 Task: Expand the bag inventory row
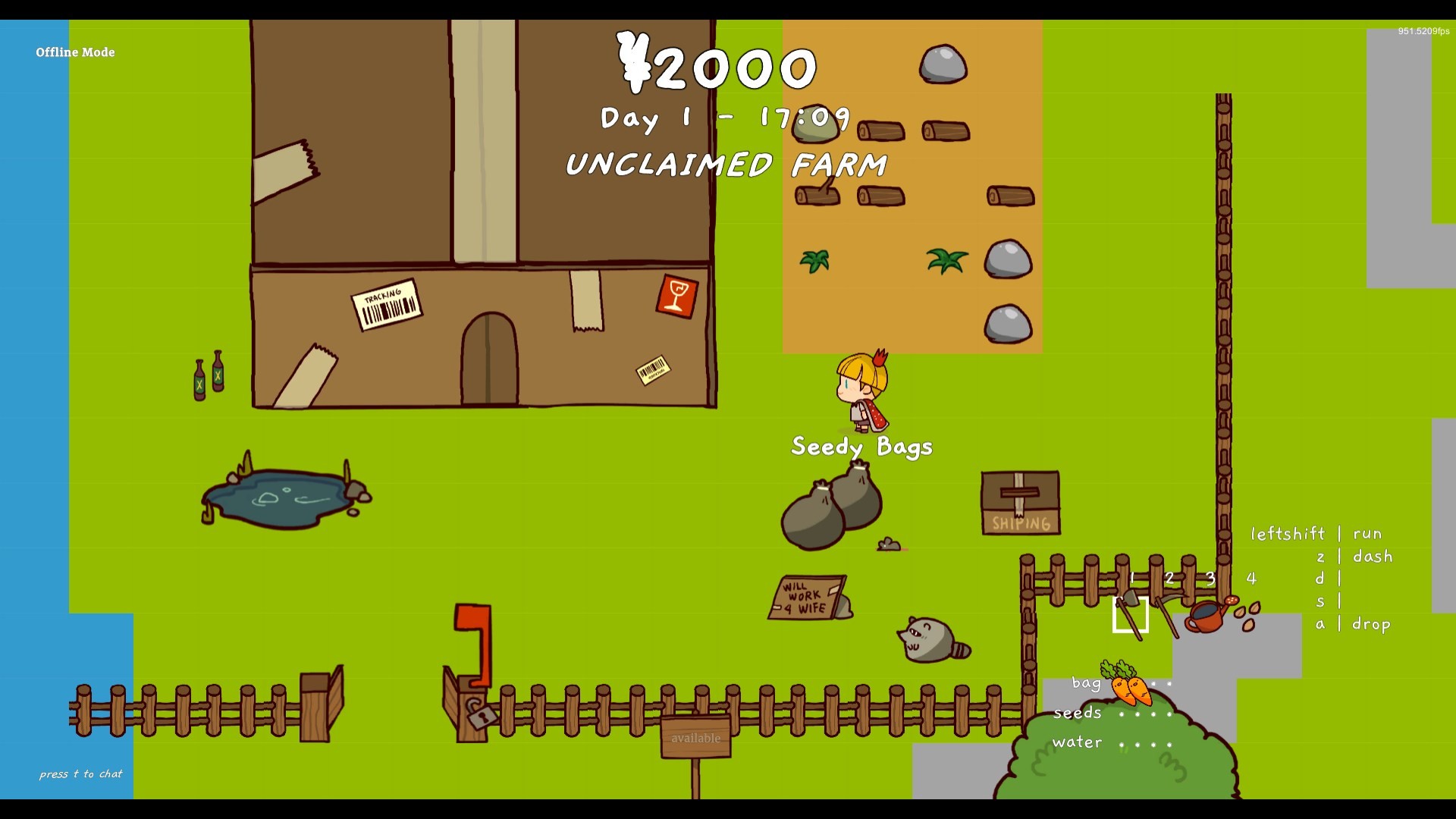(x=1086, y=683)
